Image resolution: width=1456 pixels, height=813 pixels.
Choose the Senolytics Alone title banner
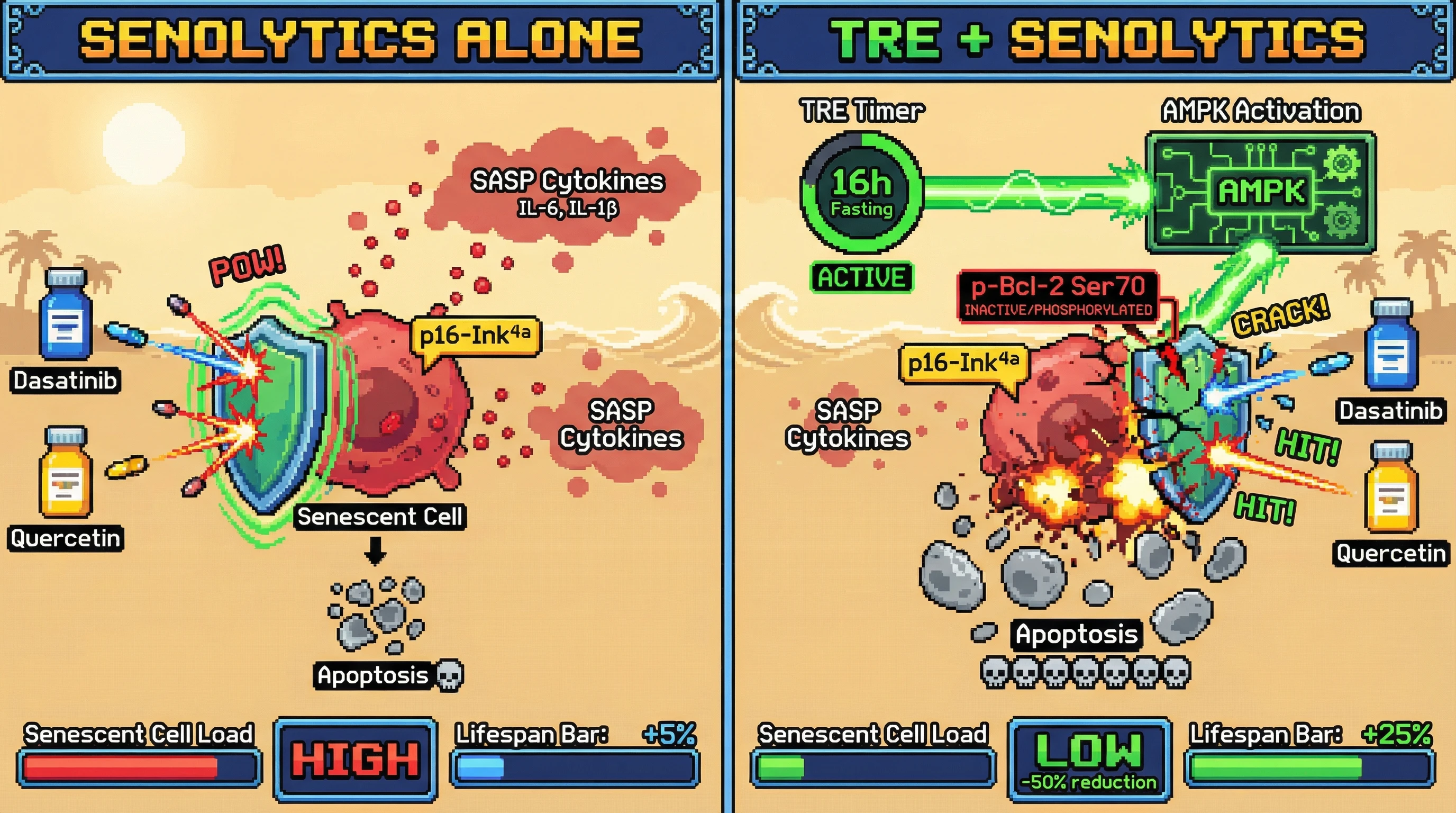pyautogui.click(x=361, y=41)
